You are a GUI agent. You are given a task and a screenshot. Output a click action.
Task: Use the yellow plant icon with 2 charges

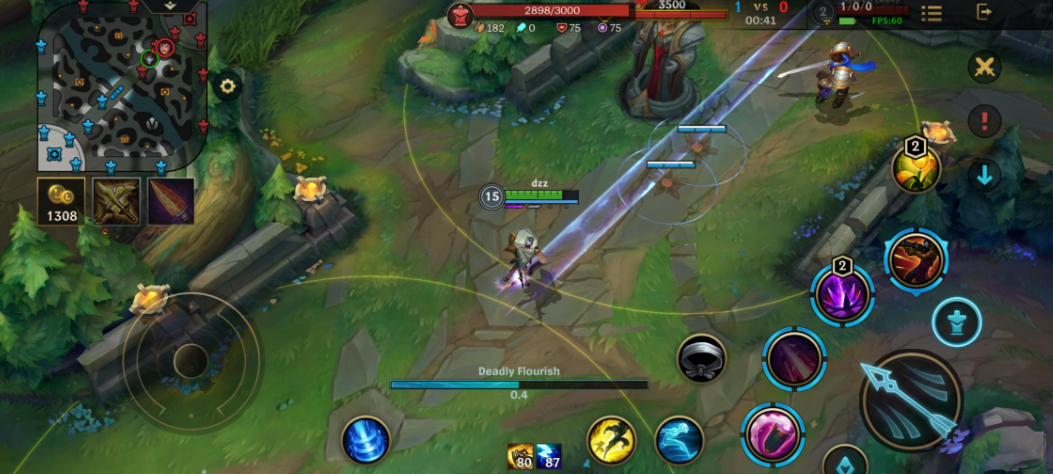(916, 168)
